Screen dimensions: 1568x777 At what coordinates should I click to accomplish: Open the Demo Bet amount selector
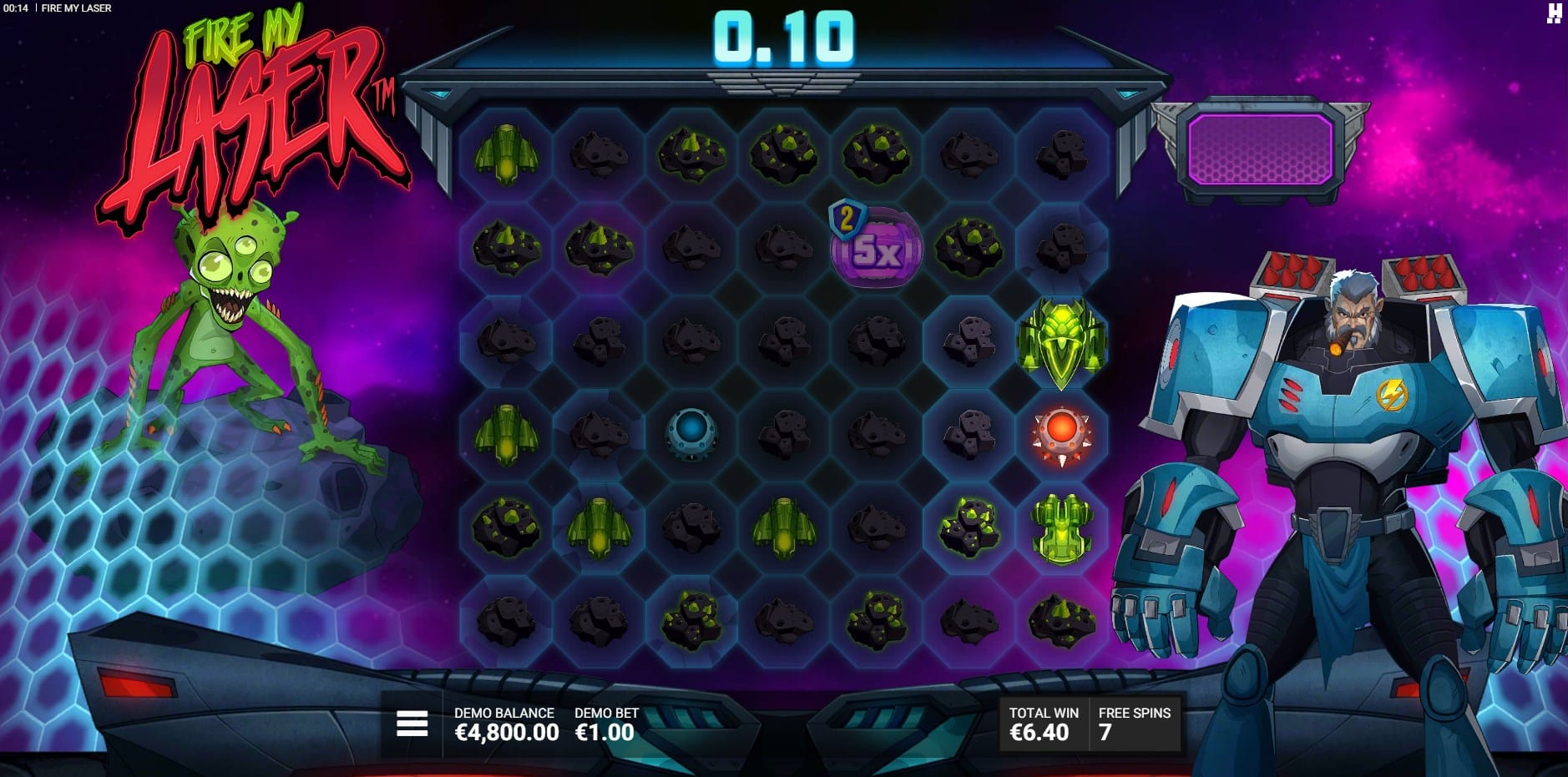[605, 724]
